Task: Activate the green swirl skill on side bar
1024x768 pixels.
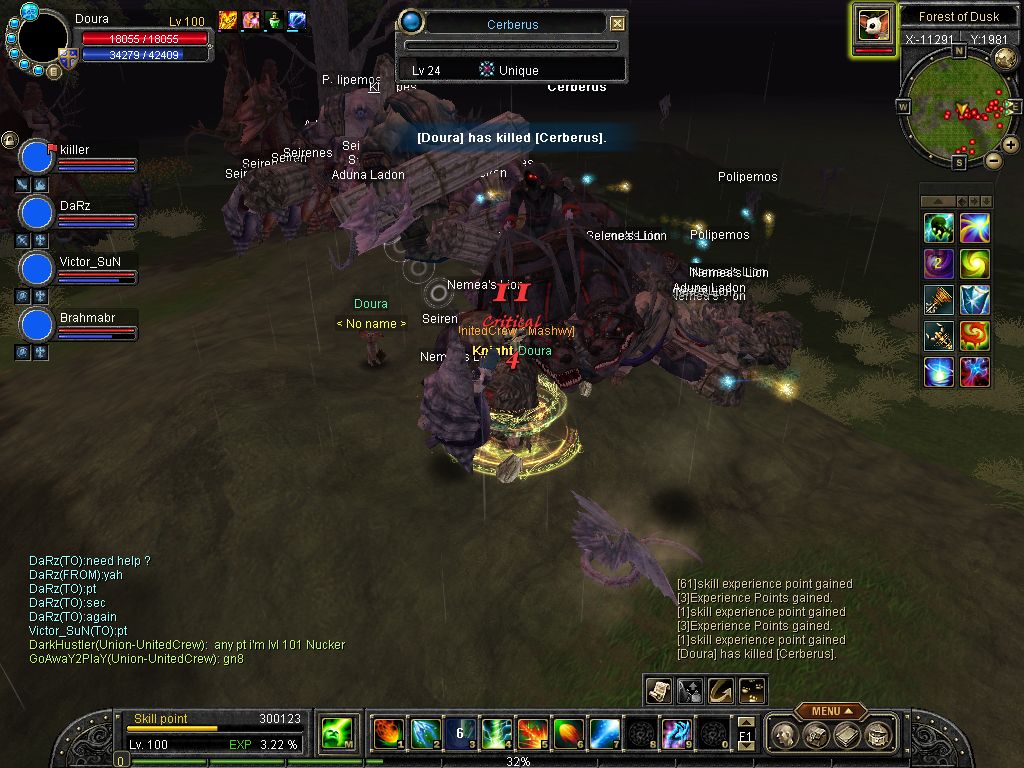Action: 974,264
